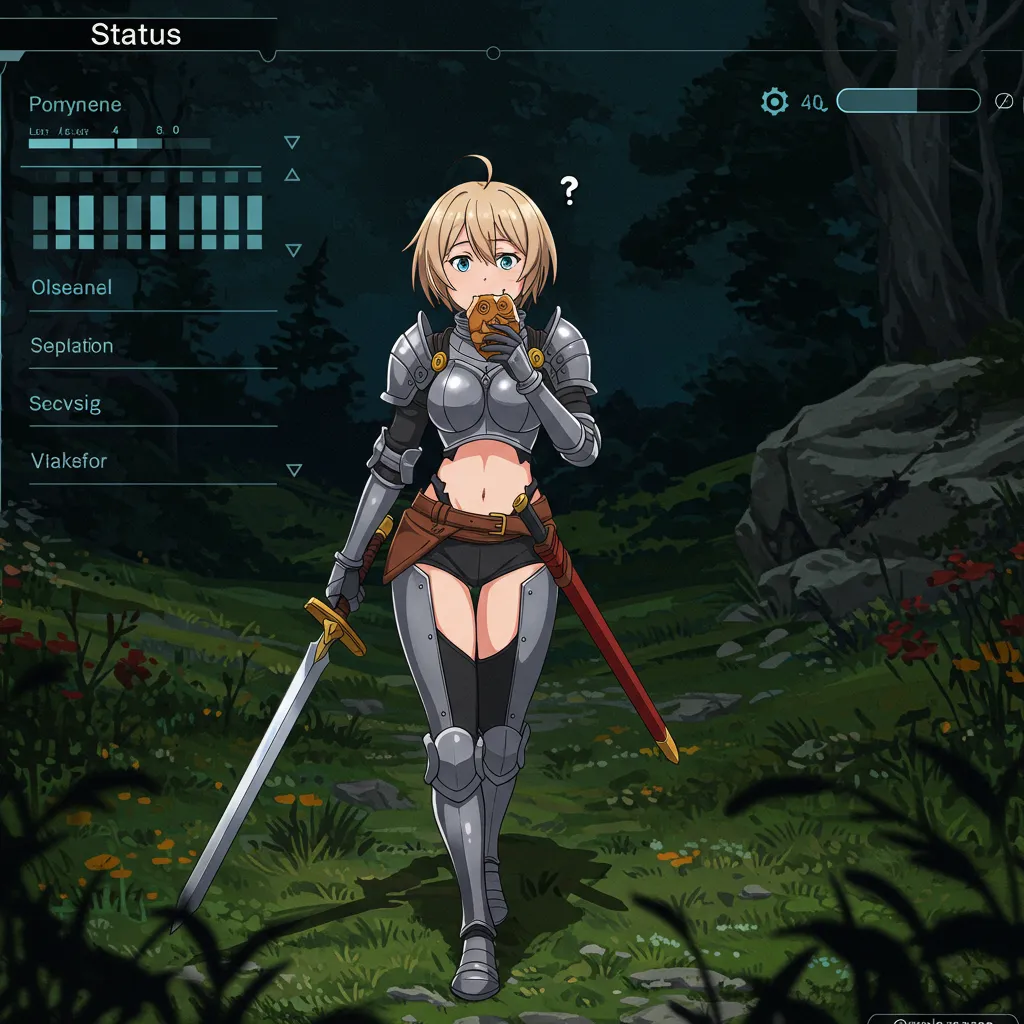Select the Ponynene entry

tap(75, 105)
